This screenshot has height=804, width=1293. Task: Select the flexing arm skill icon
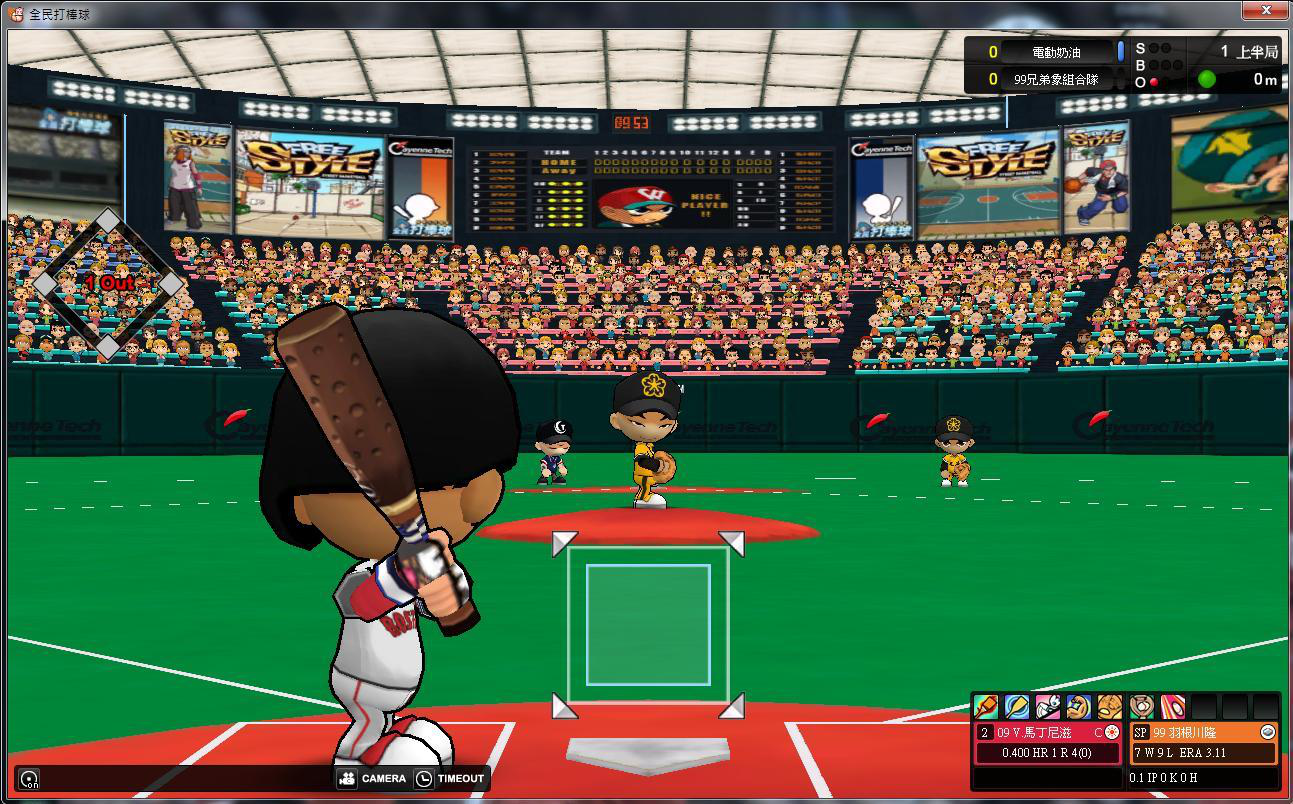click(1078, 706)
